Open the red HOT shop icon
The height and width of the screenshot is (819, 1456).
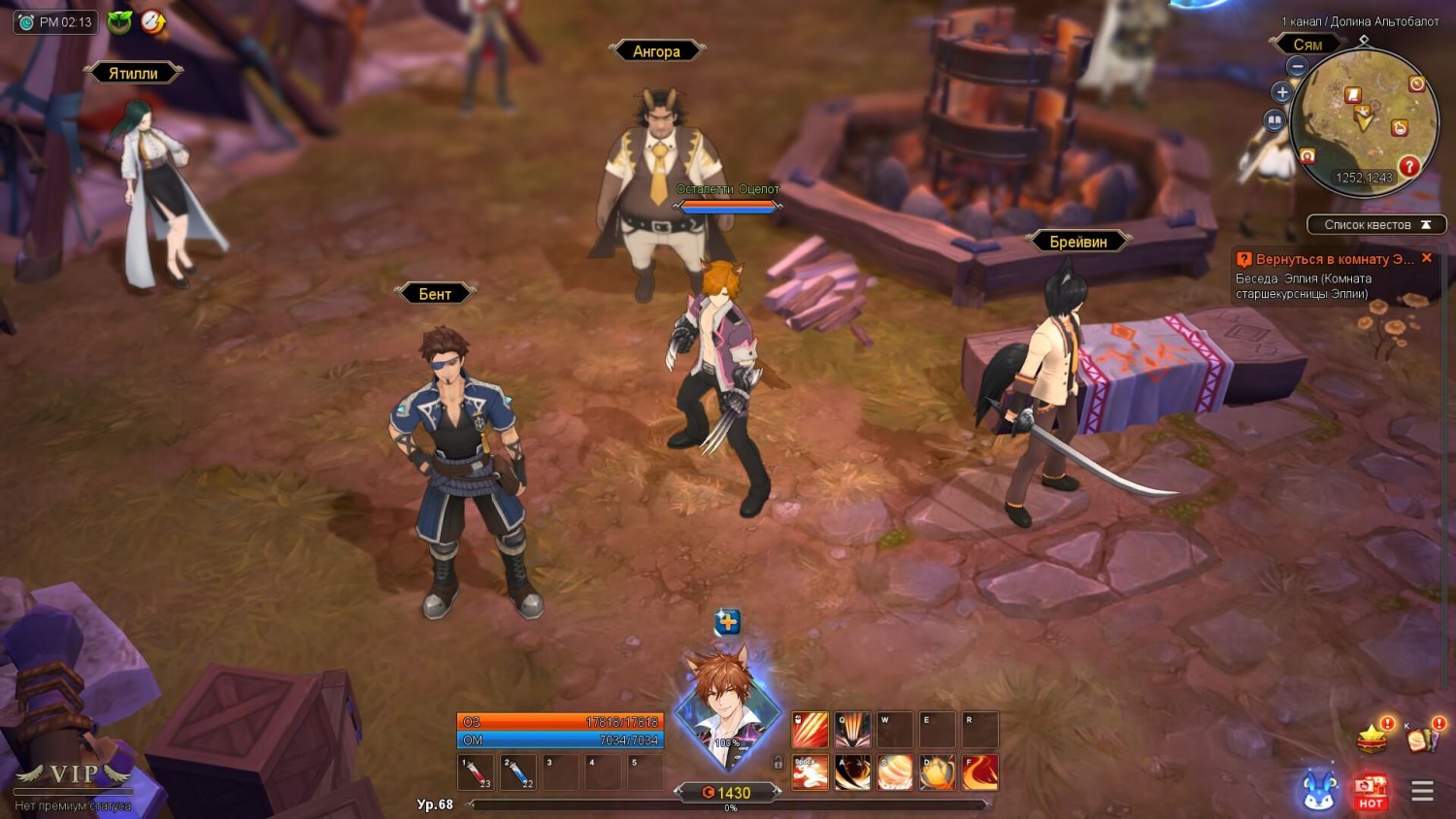pyautogui.click(x=1371, y=791)
